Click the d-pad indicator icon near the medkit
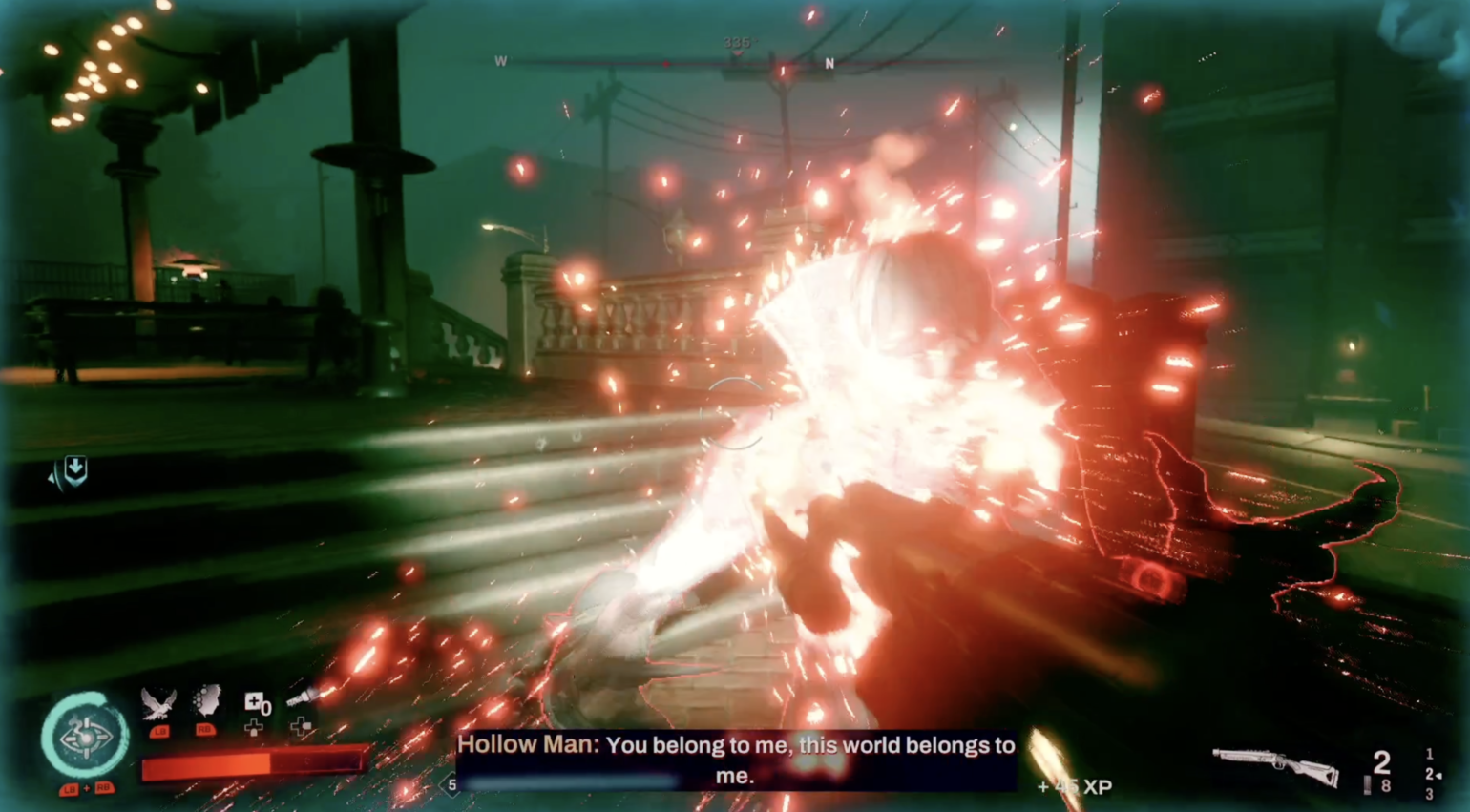This screenshot has width=1470, height=812. [x=255, y=728]
